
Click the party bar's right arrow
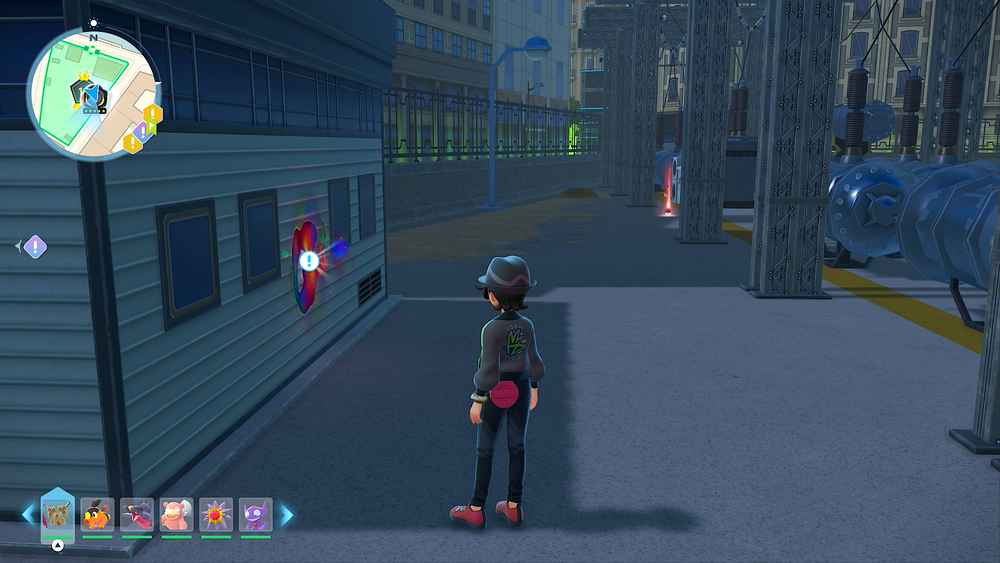pos(287,515)
